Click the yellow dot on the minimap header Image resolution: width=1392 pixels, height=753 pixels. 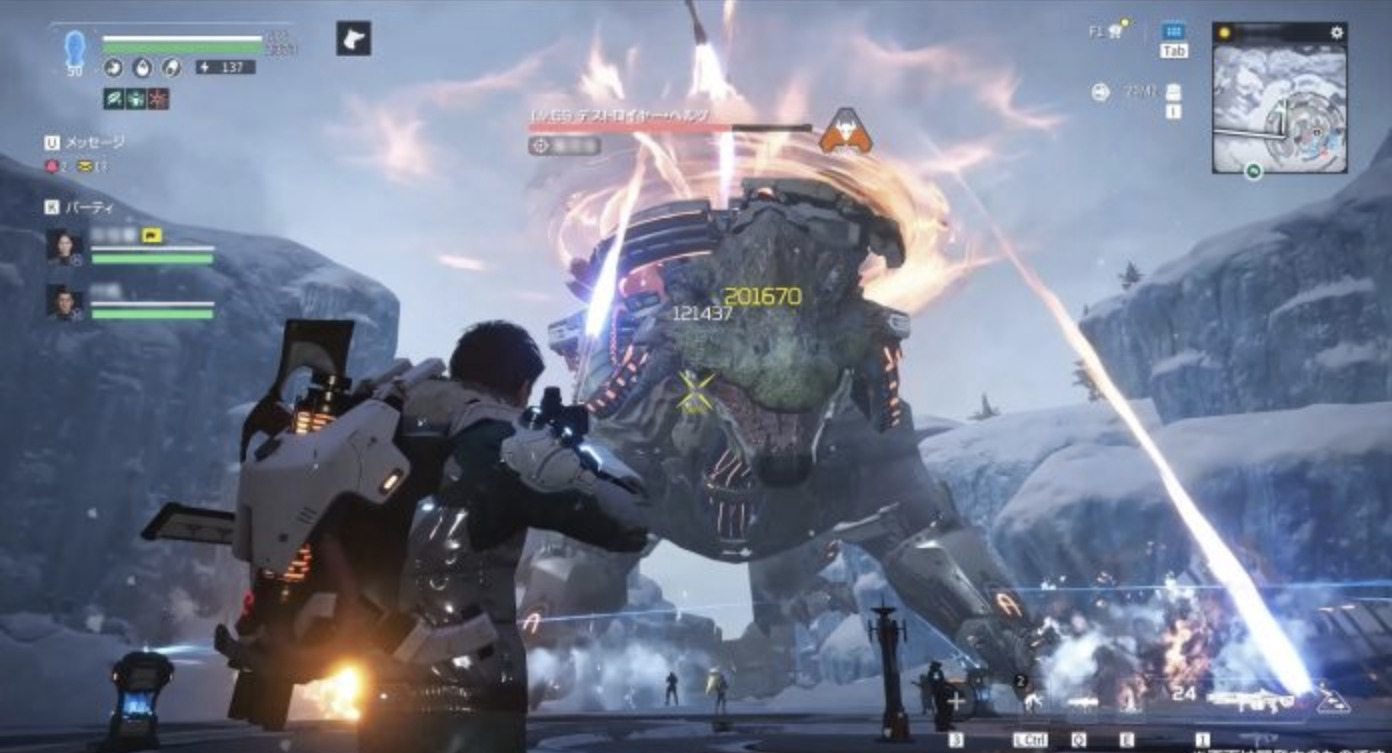1223,33
